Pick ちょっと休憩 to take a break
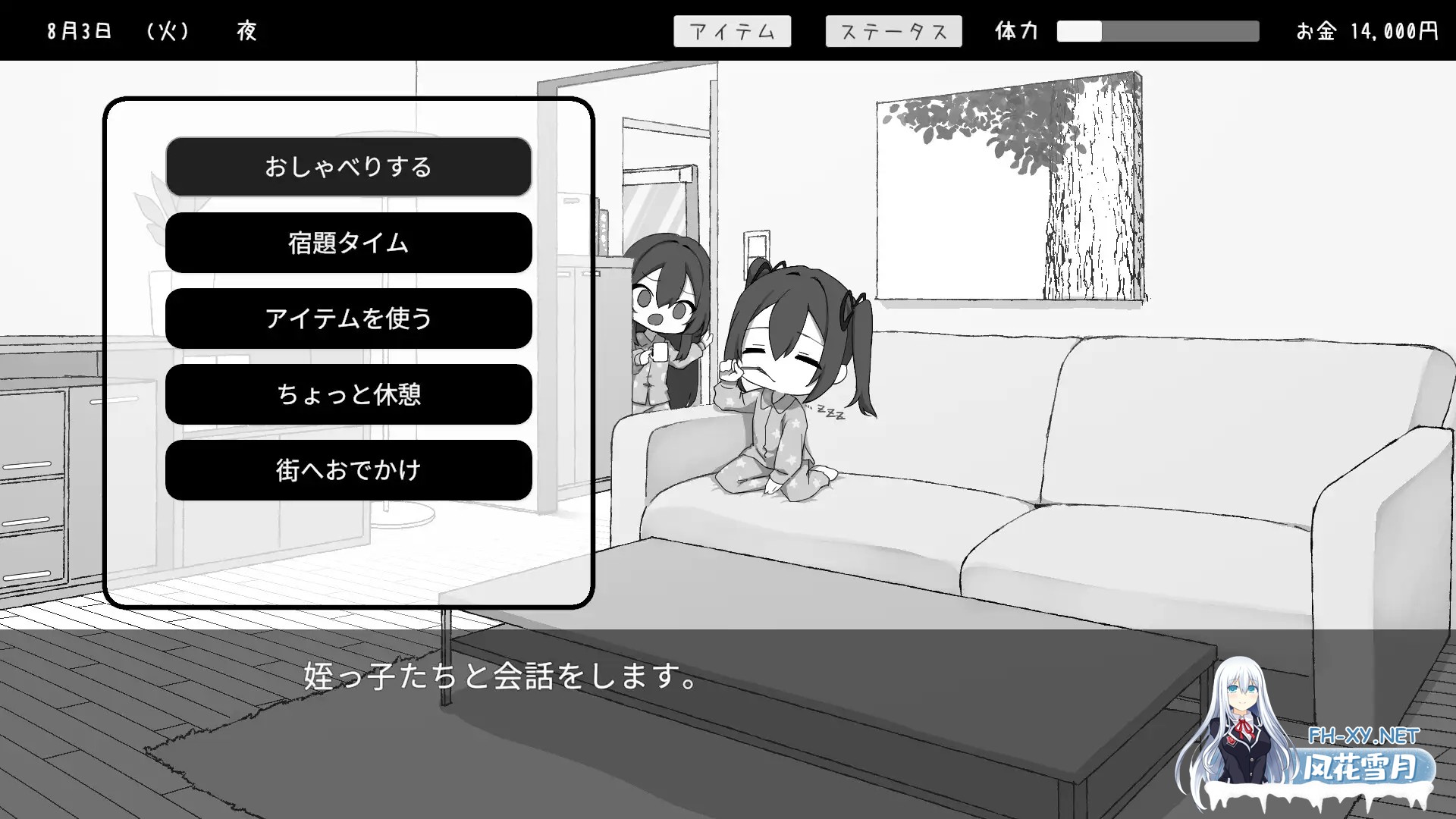The width and height of the screenshot is (1456, 819). 347,394
